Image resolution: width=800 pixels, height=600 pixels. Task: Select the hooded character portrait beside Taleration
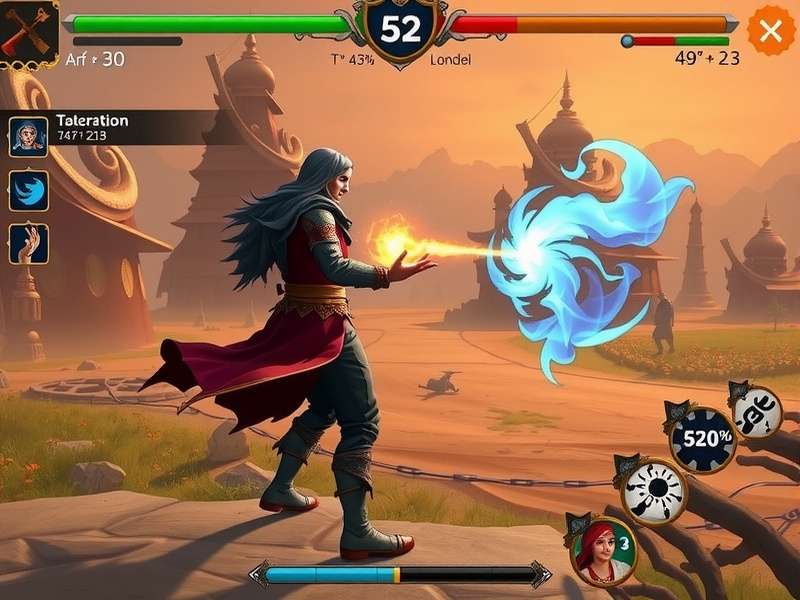29,135
